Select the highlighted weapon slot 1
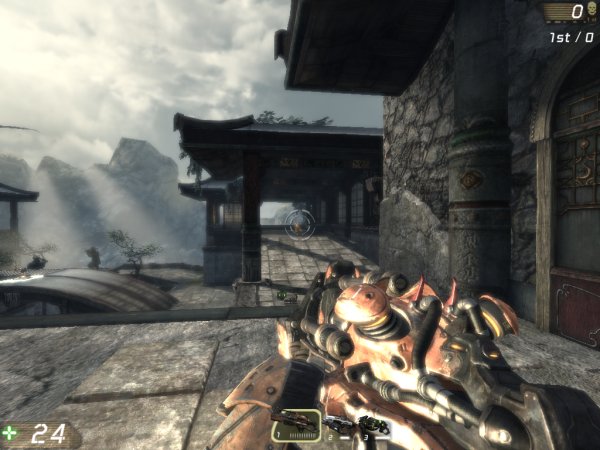Screen dimensions: 600x450 click(x=296, y=425)
